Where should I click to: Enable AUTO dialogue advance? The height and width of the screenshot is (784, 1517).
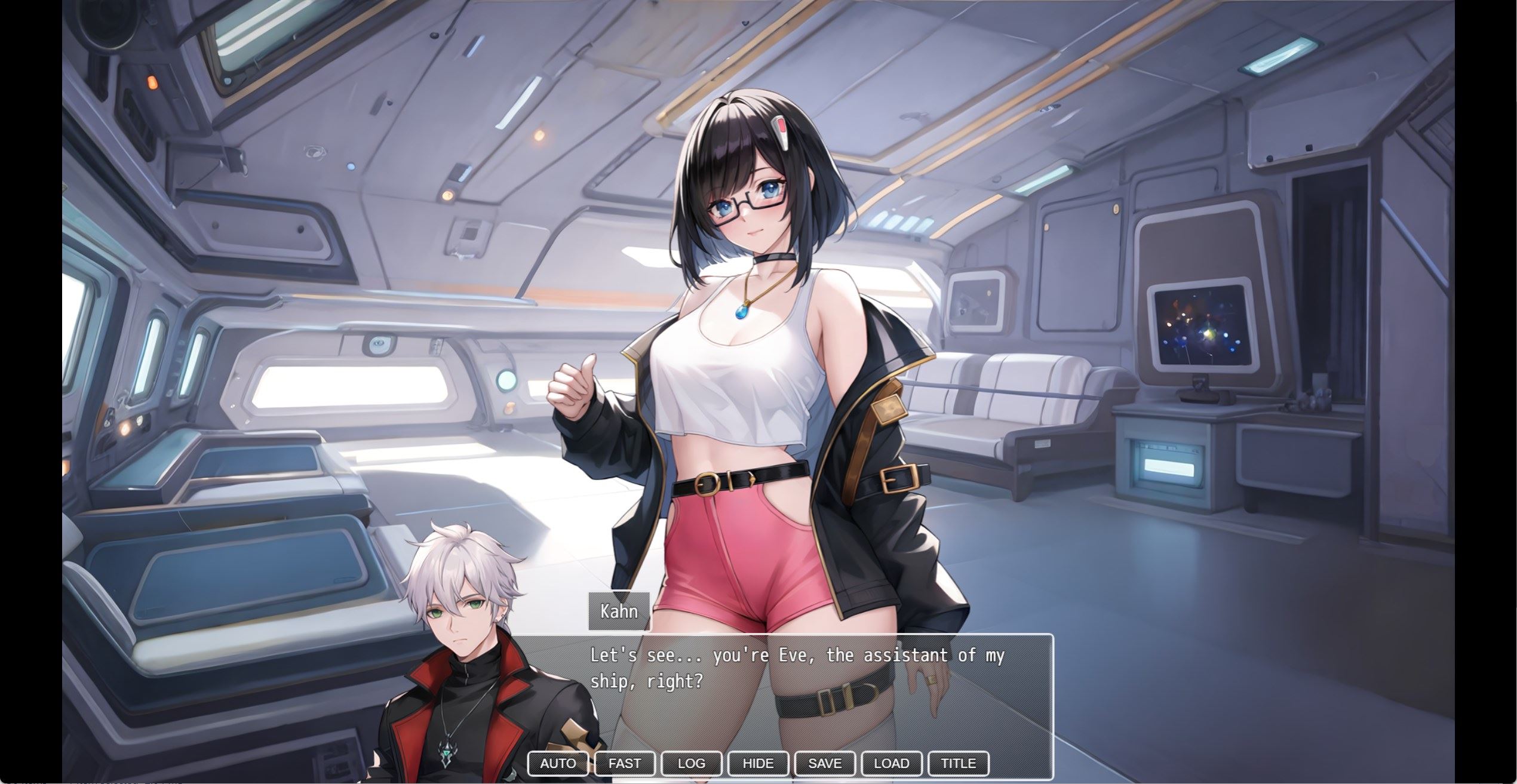point(558,763)
